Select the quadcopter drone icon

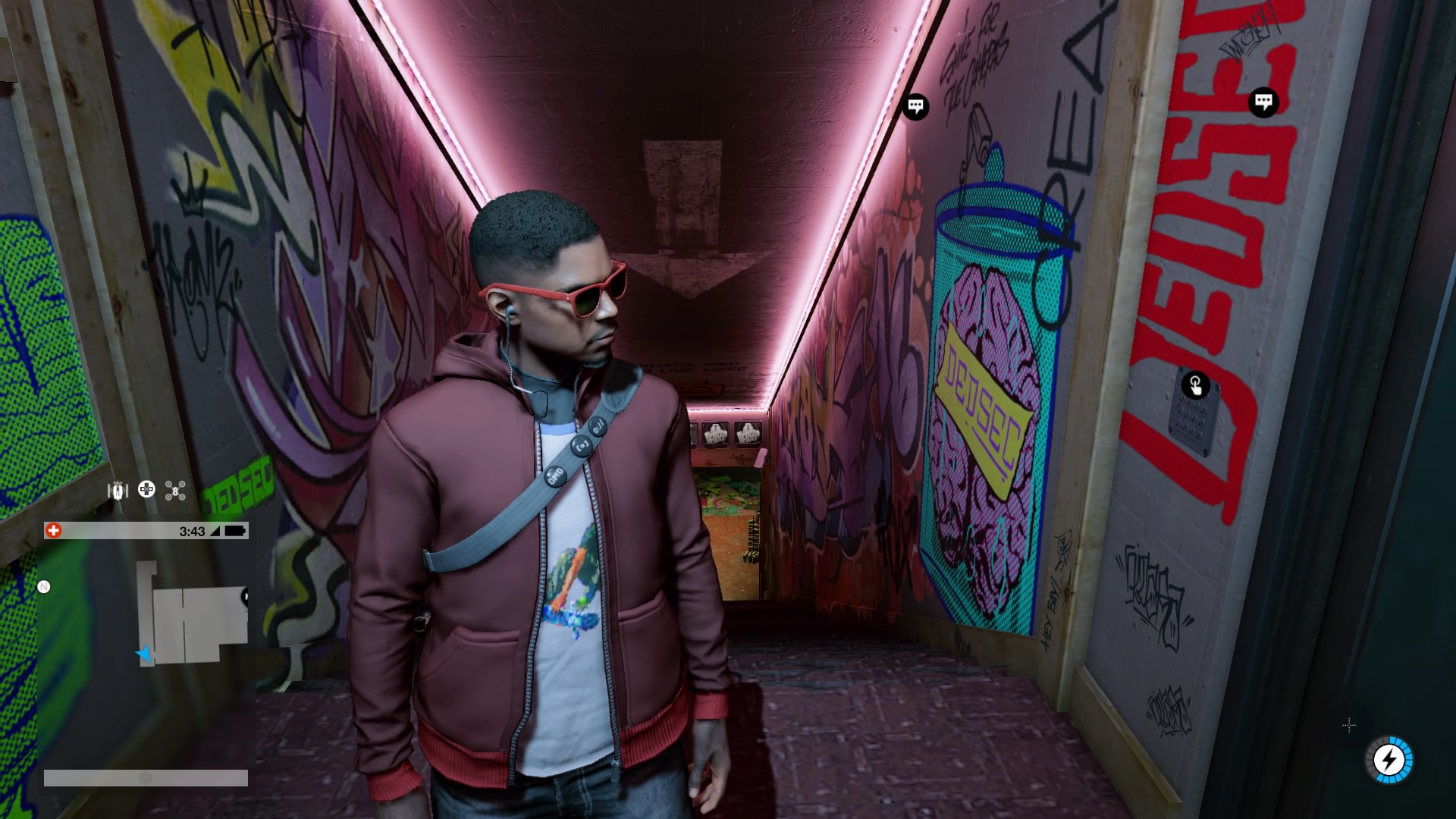pyautogui.click(x=176, y=491)
